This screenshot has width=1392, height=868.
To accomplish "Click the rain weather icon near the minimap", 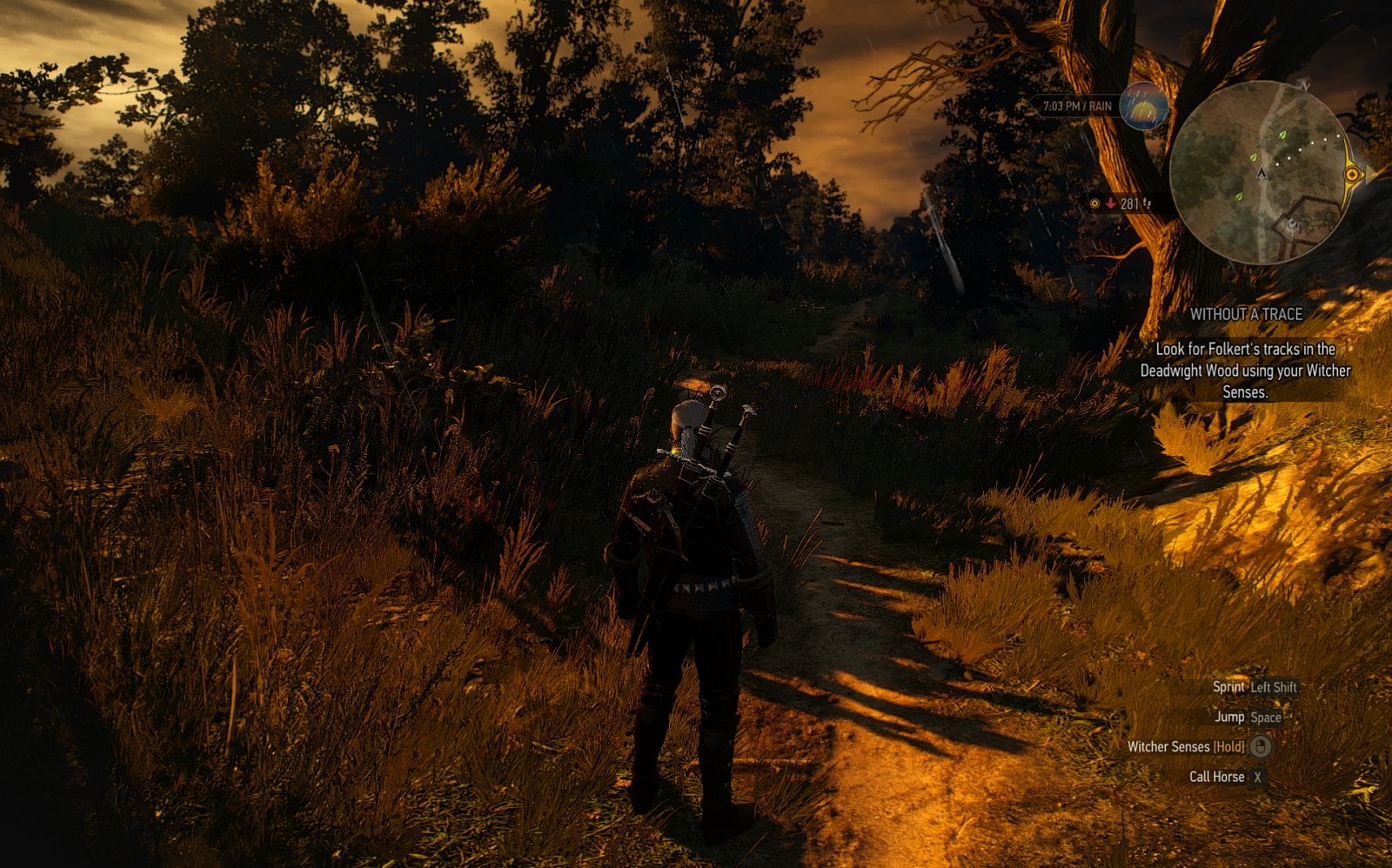I will (1142, 108).
